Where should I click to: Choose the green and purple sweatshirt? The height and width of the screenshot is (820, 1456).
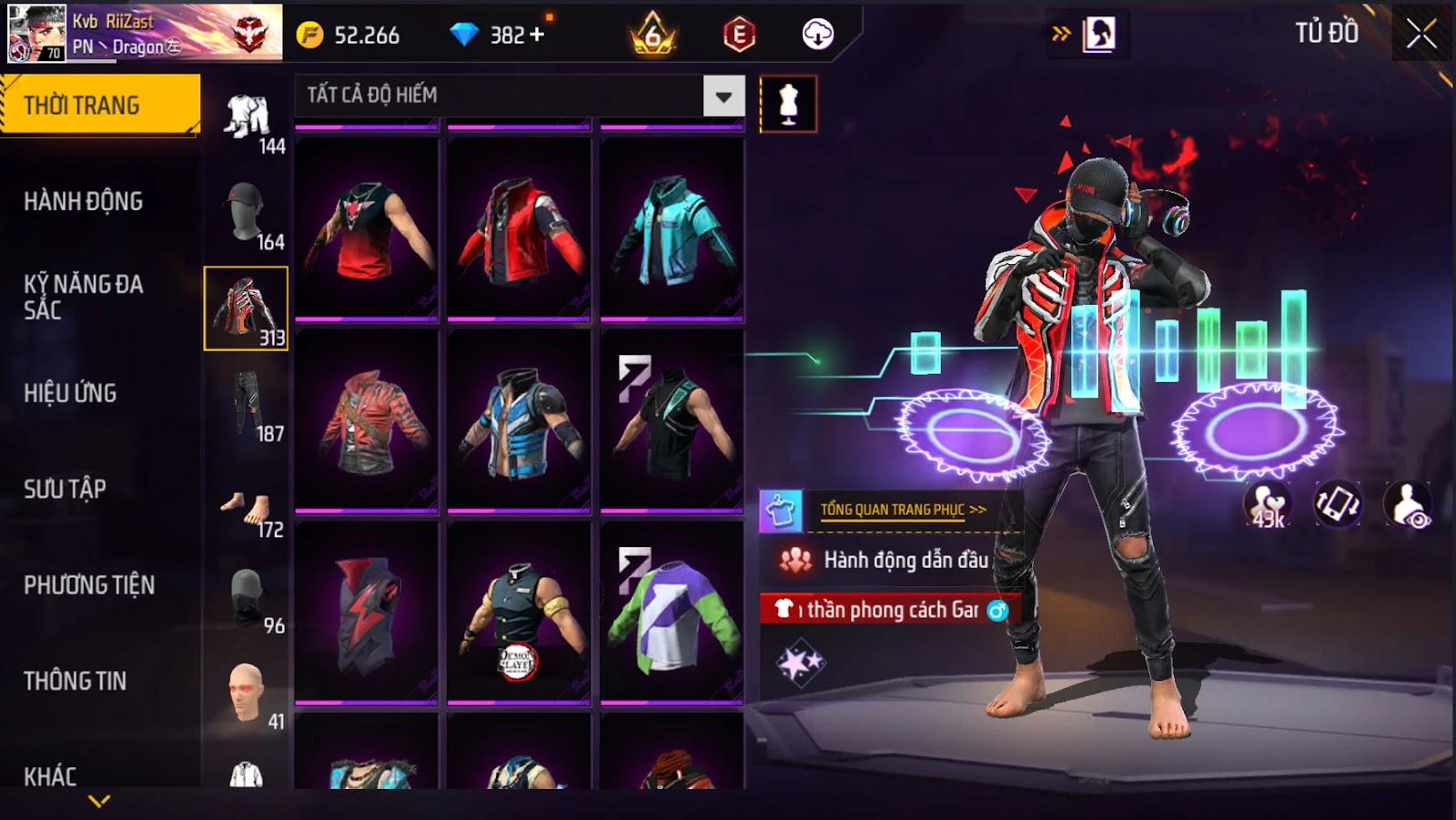pyautogui.click(x=672, y=612)
